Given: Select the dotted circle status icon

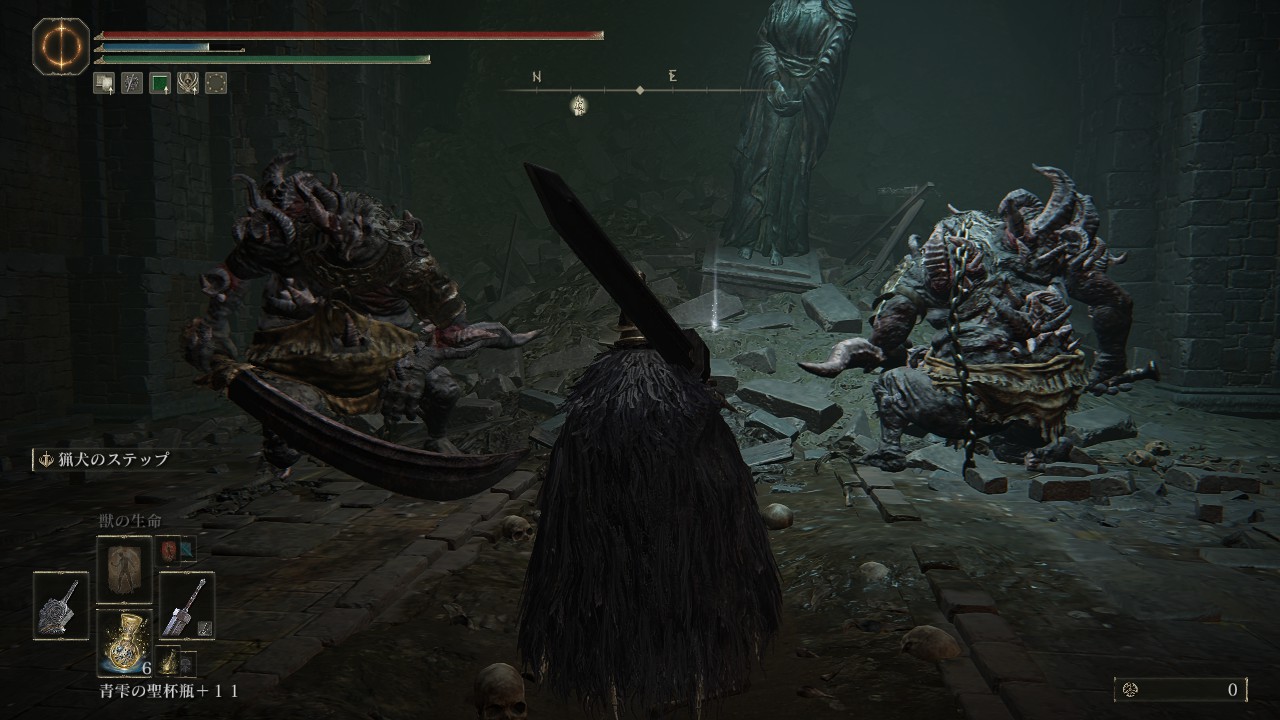Looking at the screenshot, I should point(215,84).
